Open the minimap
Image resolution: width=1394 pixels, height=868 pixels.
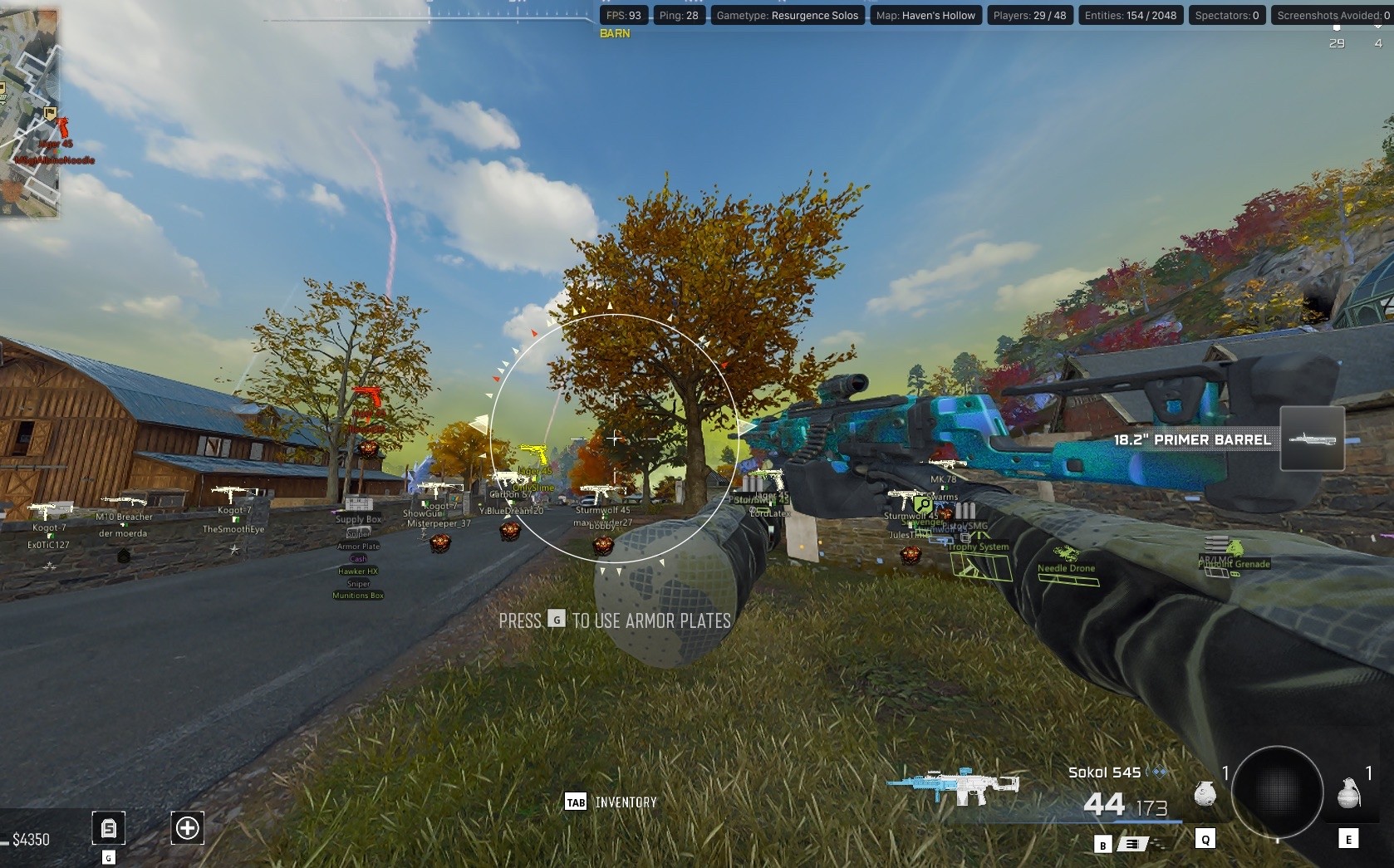(x=29, y=112)
